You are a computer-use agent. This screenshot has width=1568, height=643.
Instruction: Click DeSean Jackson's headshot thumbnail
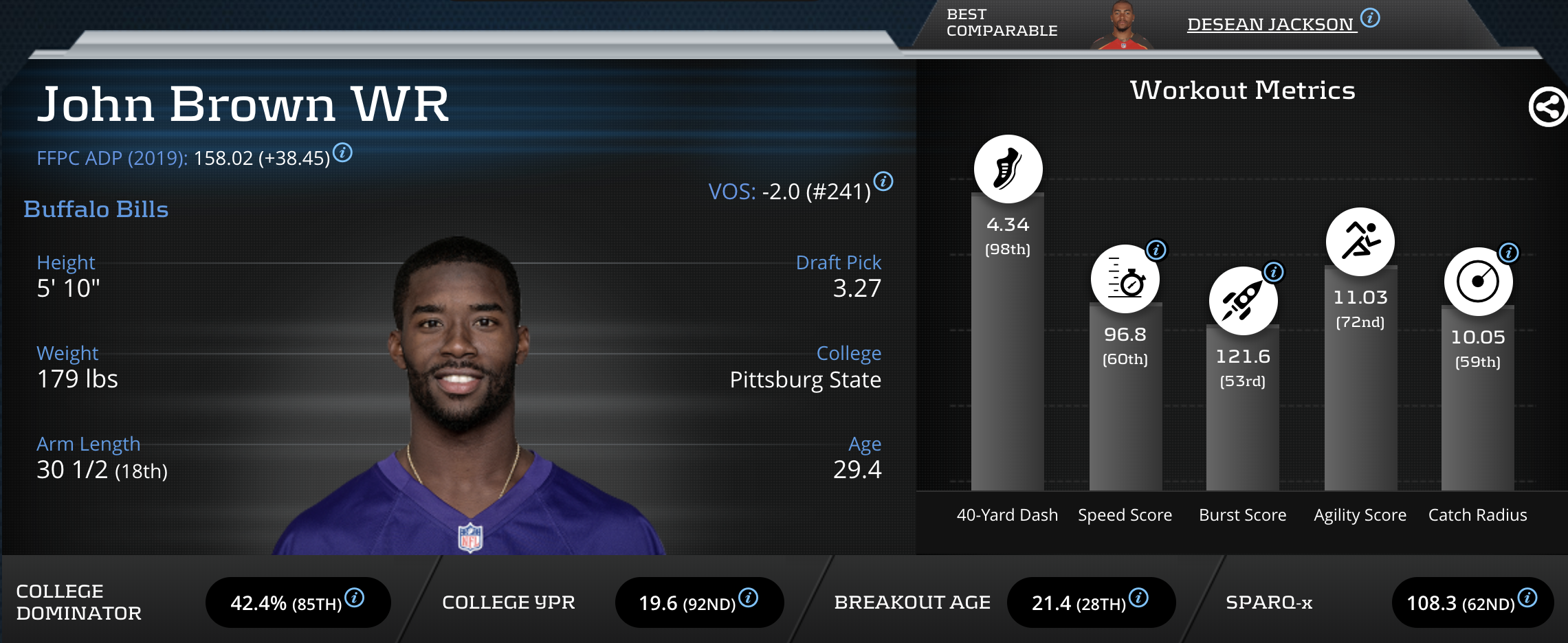point(1122,26)
